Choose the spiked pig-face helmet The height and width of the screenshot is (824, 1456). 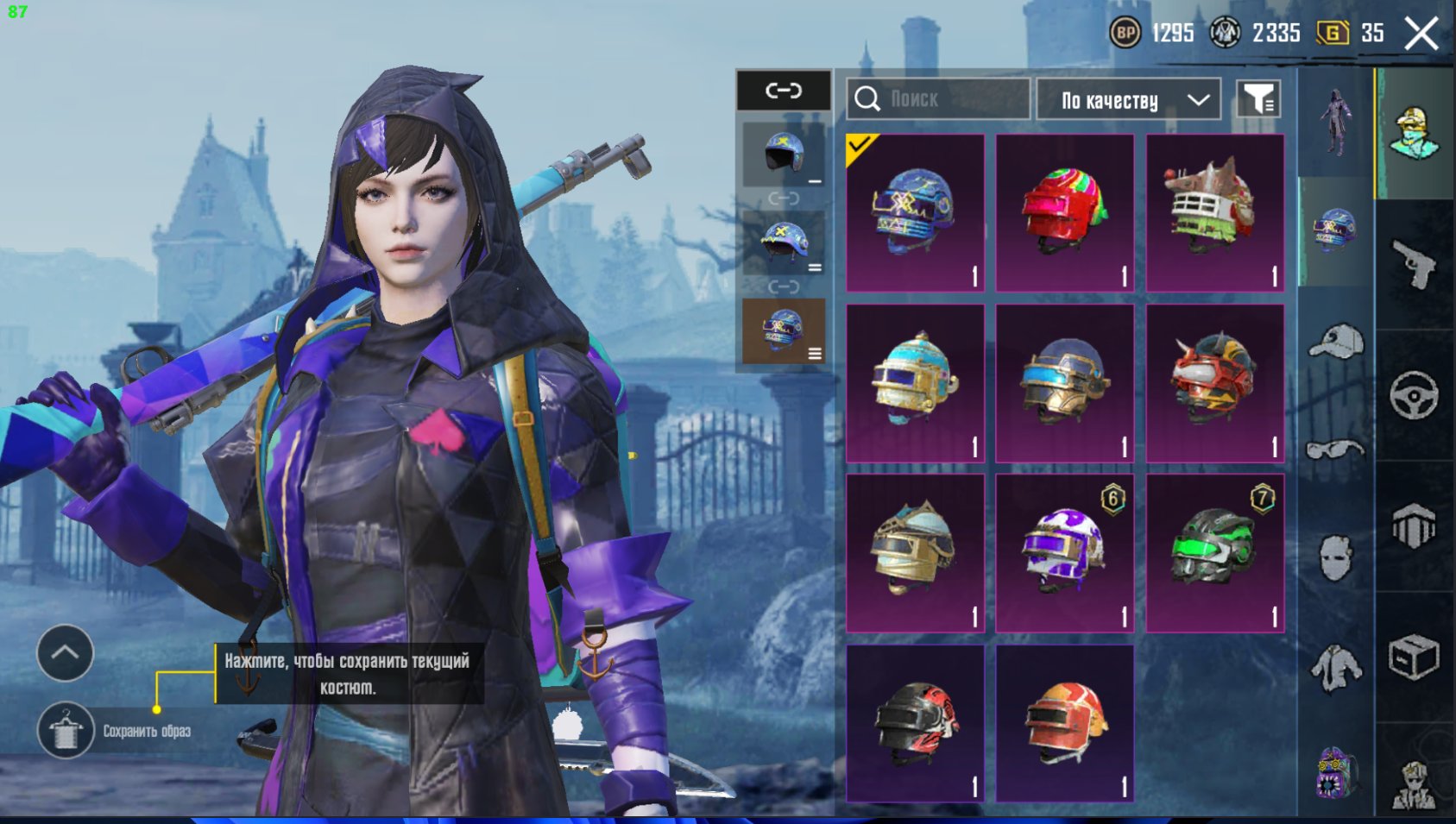tap(1214, 212)
